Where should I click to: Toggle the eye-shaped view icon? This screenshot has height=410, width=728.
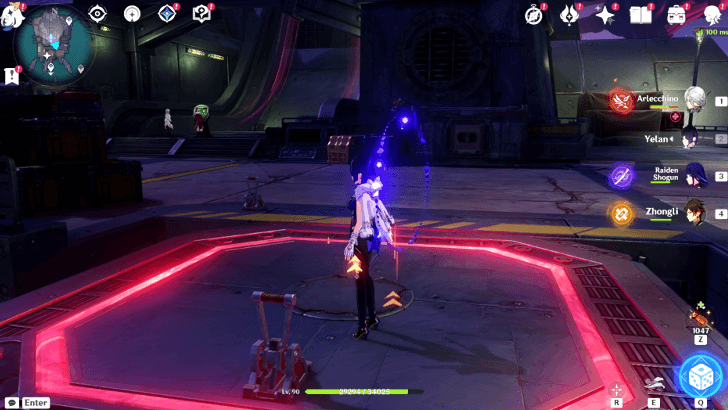coord(97,13)
